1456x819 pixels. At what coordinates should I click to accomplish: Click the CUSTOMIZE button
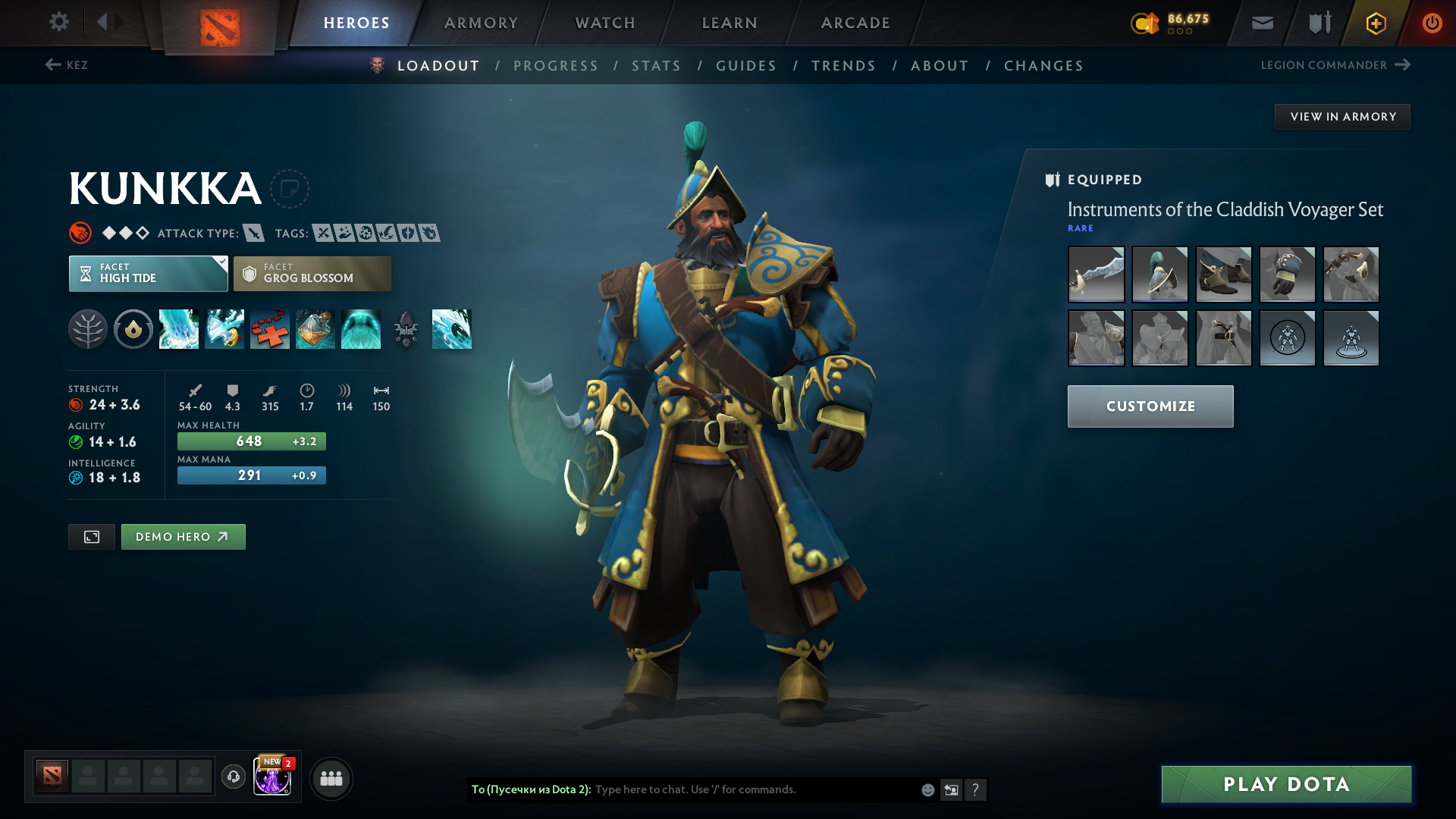tap(1150, 406)
